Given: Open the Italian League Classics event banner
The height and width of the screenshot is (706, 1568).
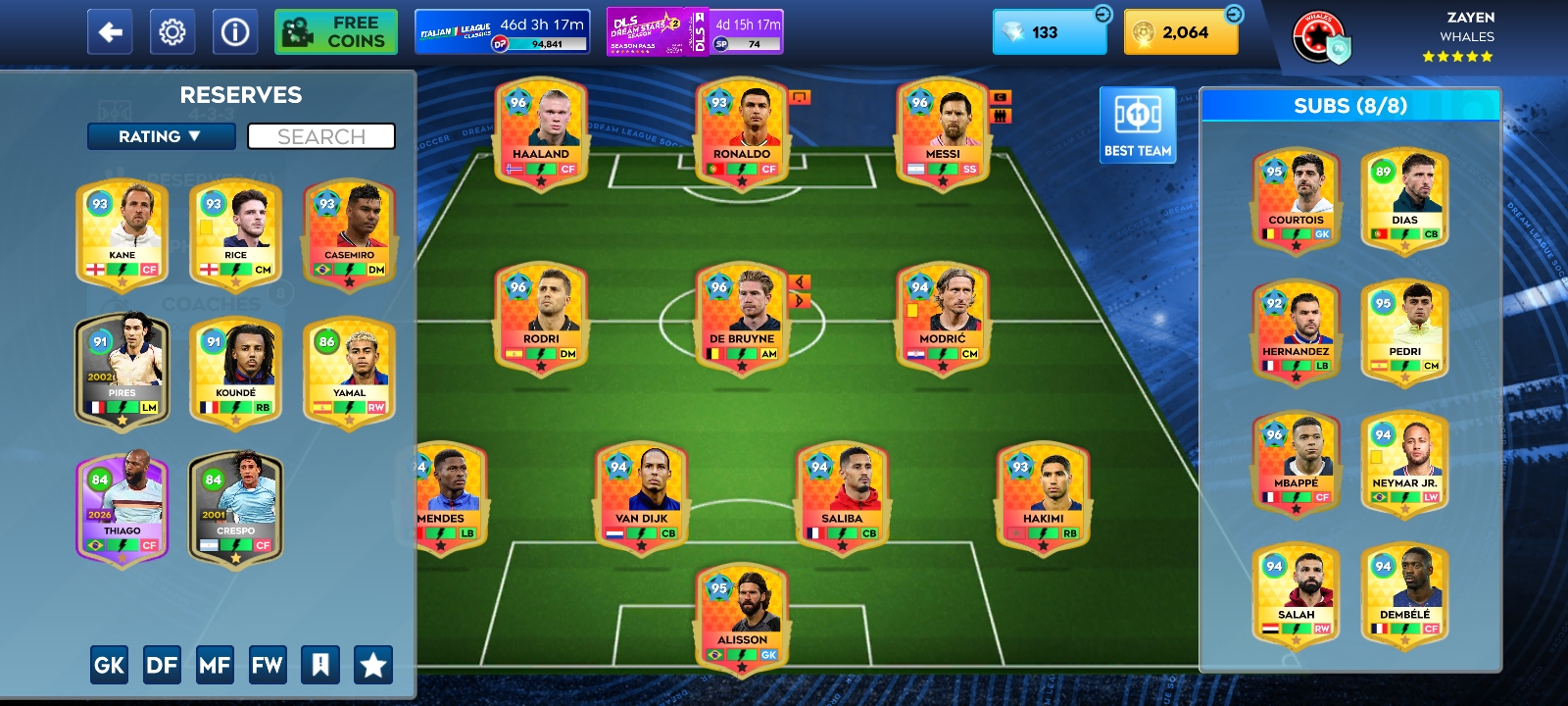Looking at the screenshot, I should pyautogui.click(x=501, y=30).
